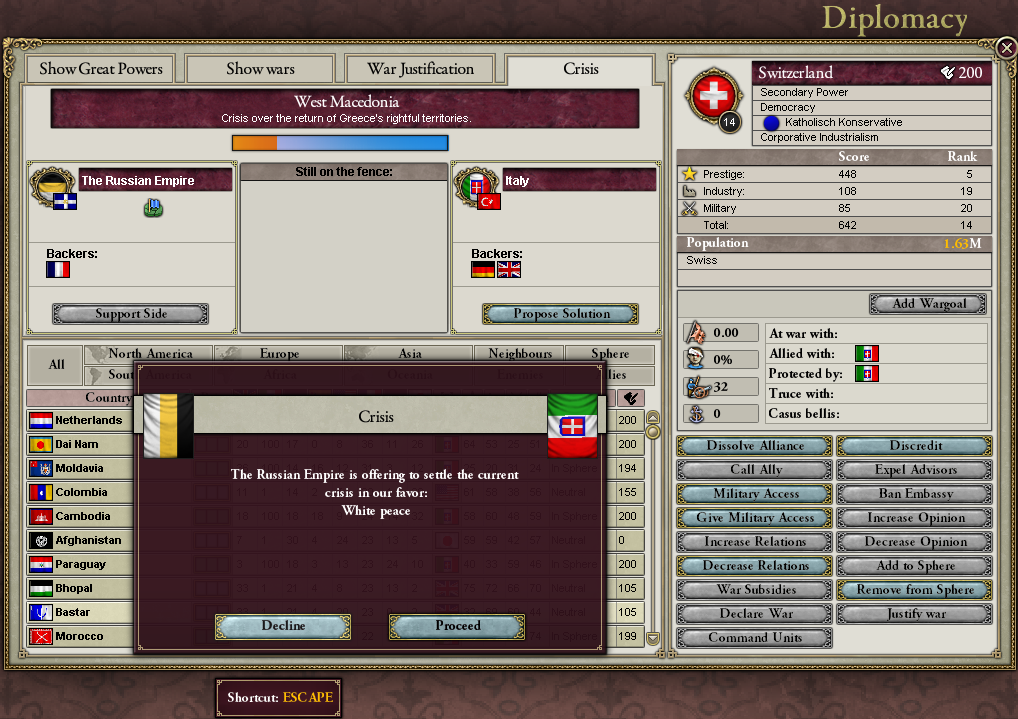Give Military Access to Switzerland
1018x719 pixels.
[755, 518]
